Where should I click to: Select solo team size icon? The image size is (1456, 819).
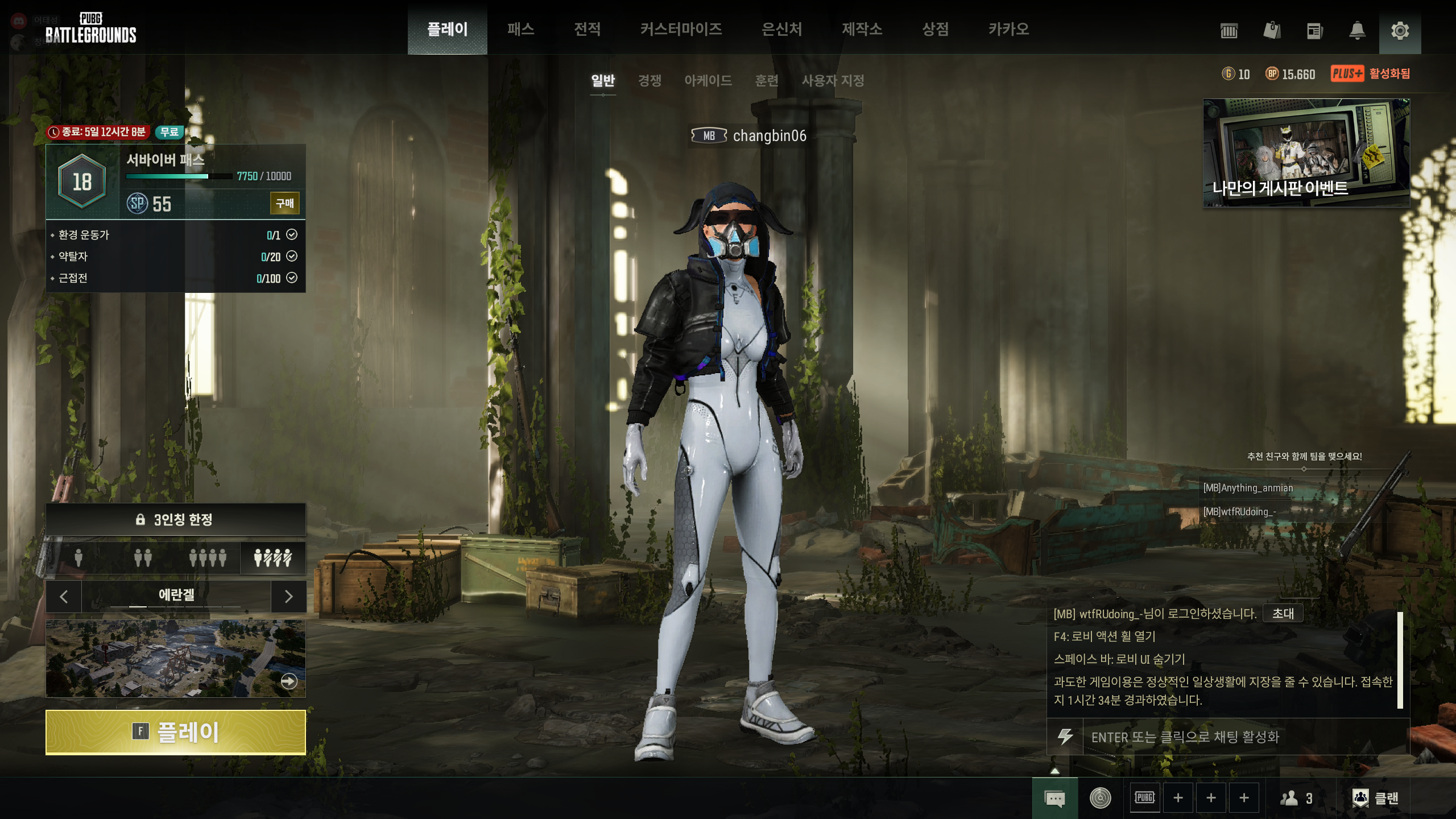(x=78, y=557)
